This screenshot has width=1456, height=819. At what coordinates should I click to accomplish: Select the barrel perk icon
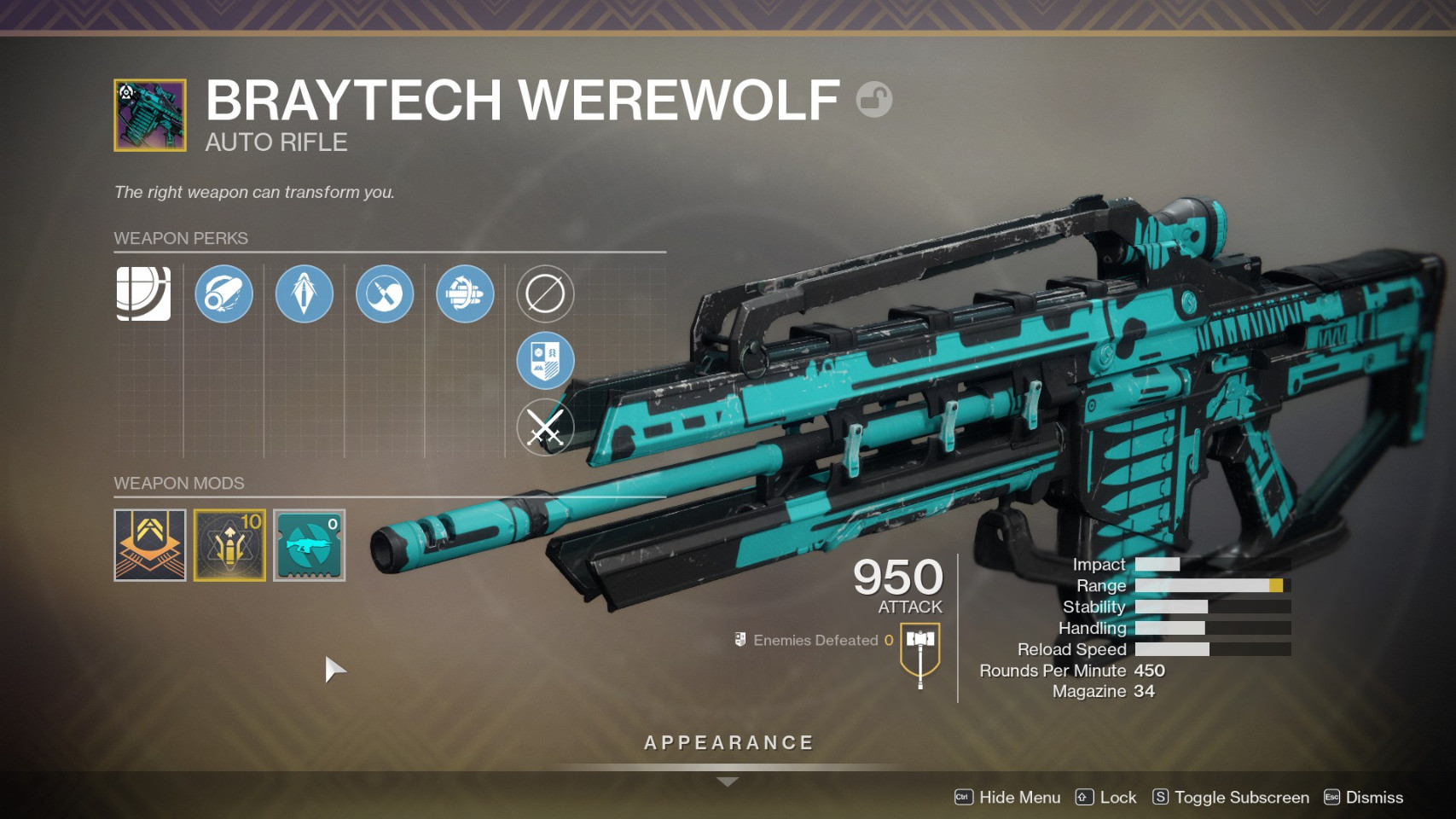pos(223,293)
